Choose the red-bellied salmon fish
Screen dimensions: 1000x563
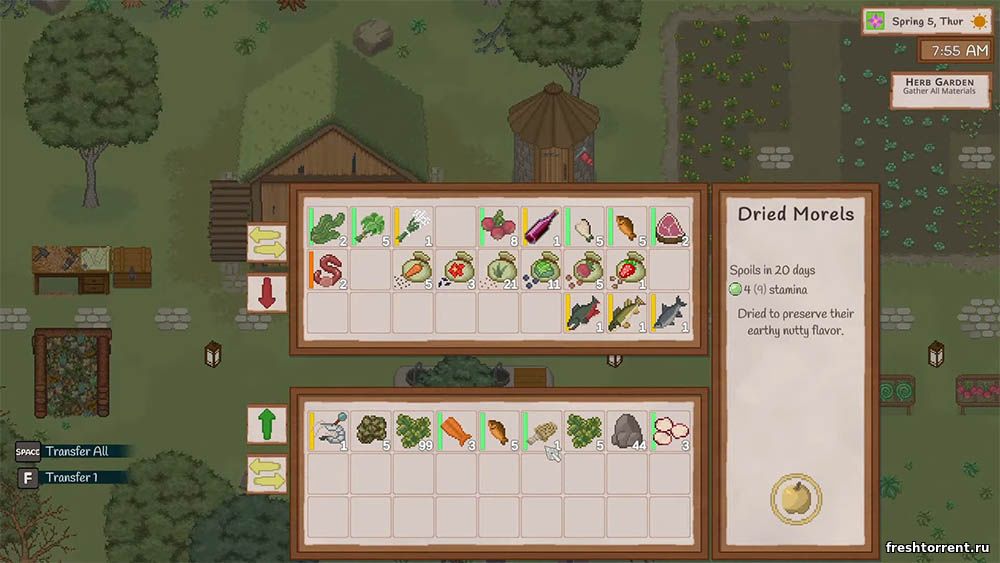pos(585,313)
